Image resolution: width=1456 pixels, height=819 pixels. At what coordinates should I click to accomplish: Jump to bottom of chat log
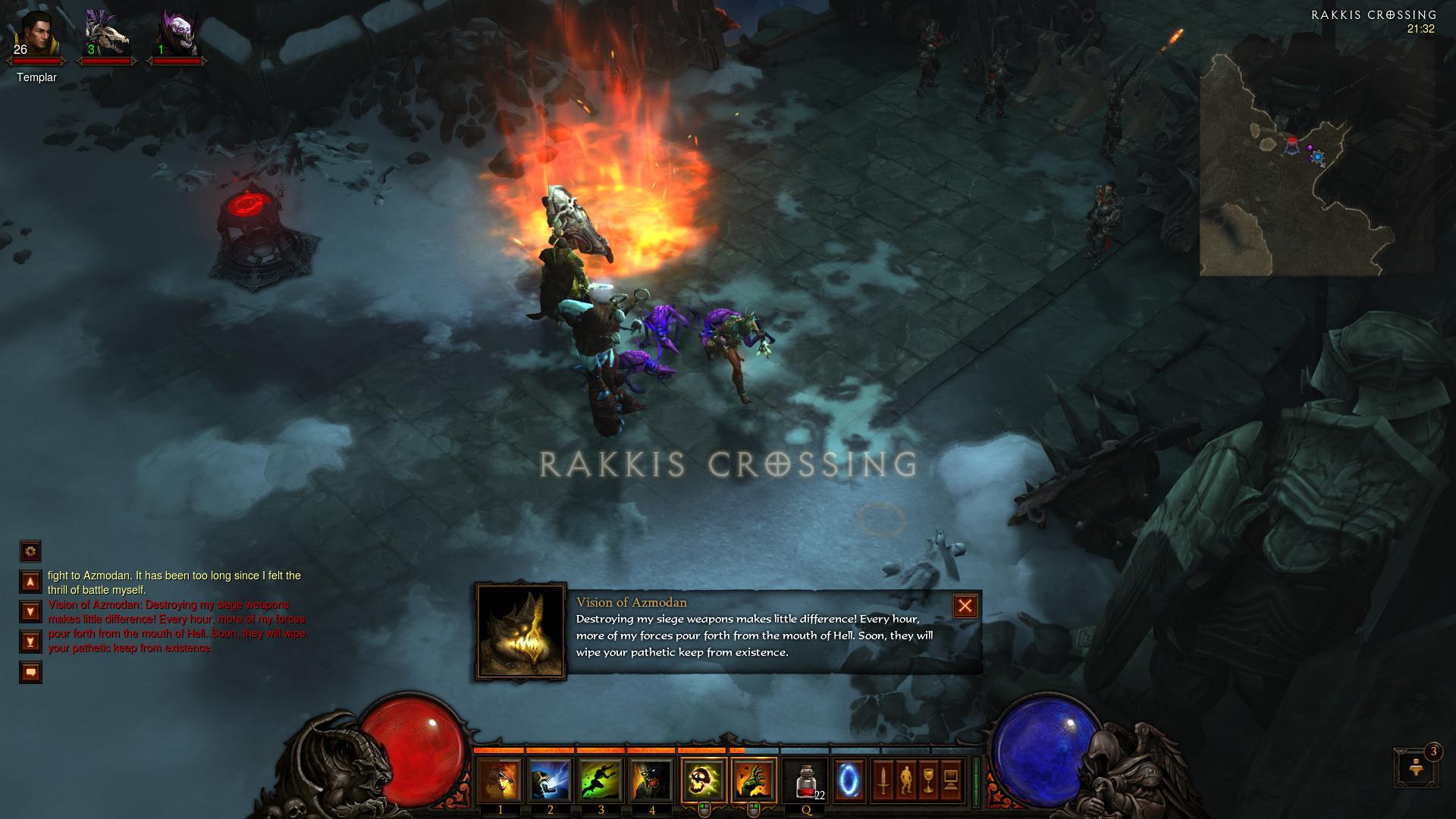[x=30, y=642]
